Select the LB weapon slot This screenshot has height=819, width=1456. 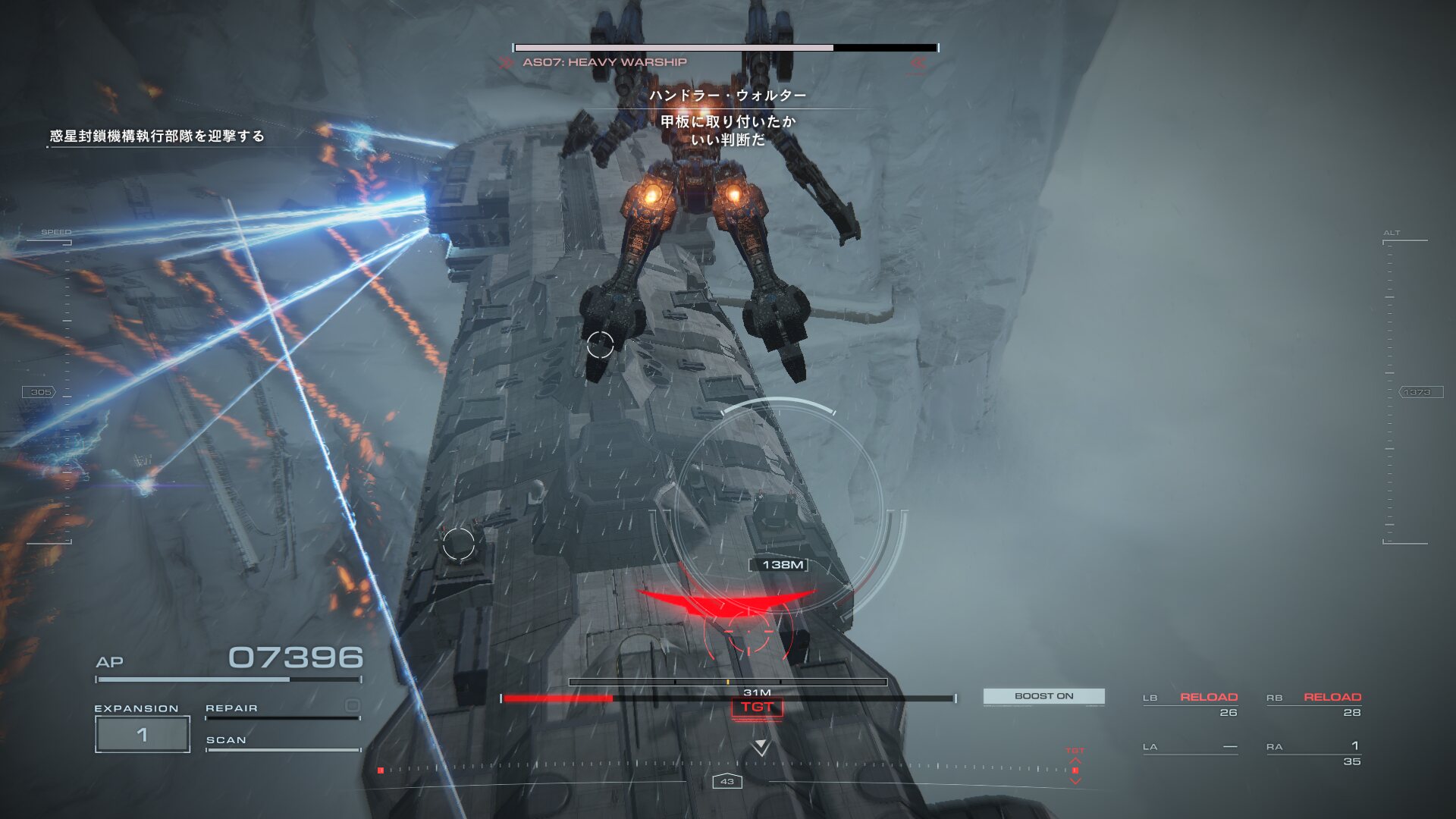tap(1190, 704)
